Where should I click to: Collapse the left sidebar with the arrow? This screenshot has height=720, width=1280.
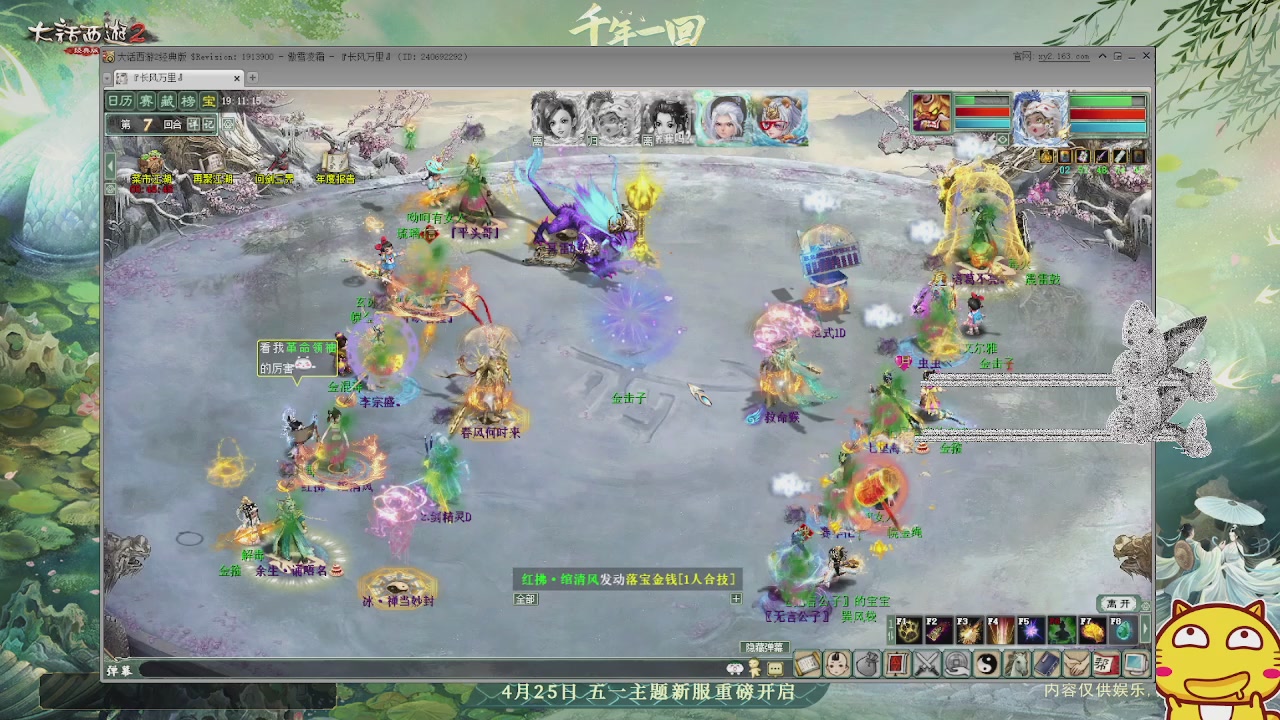tap(110, 165)
